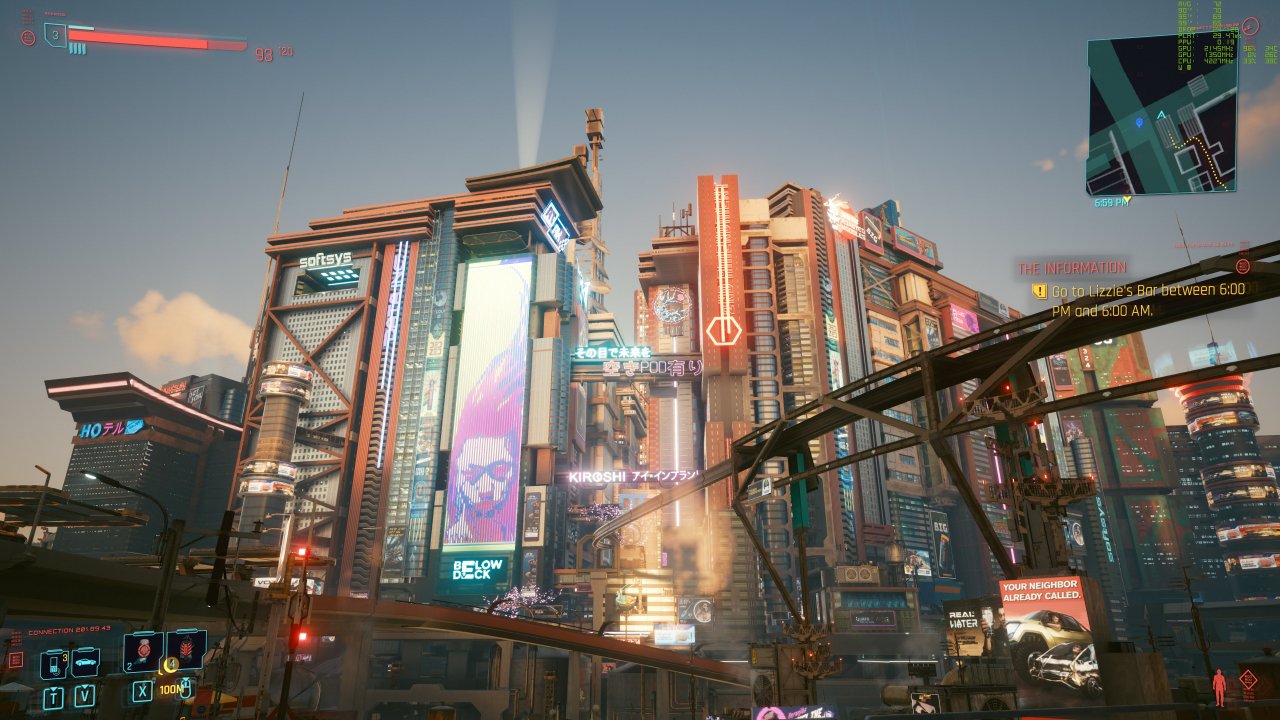Viewport: 1280px width, 720px height.
Task: Call your vehicle using the car icon
Action: tap(85, 662)
